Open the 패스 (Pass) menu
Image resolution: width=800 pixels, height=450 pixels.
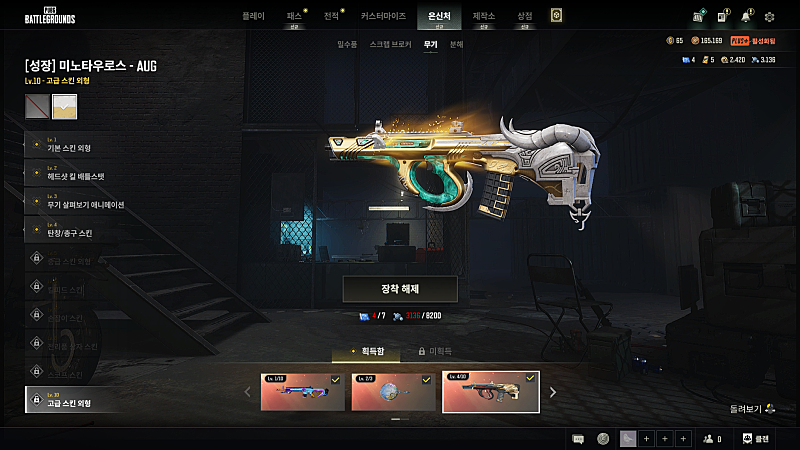(x=294, y=16)
